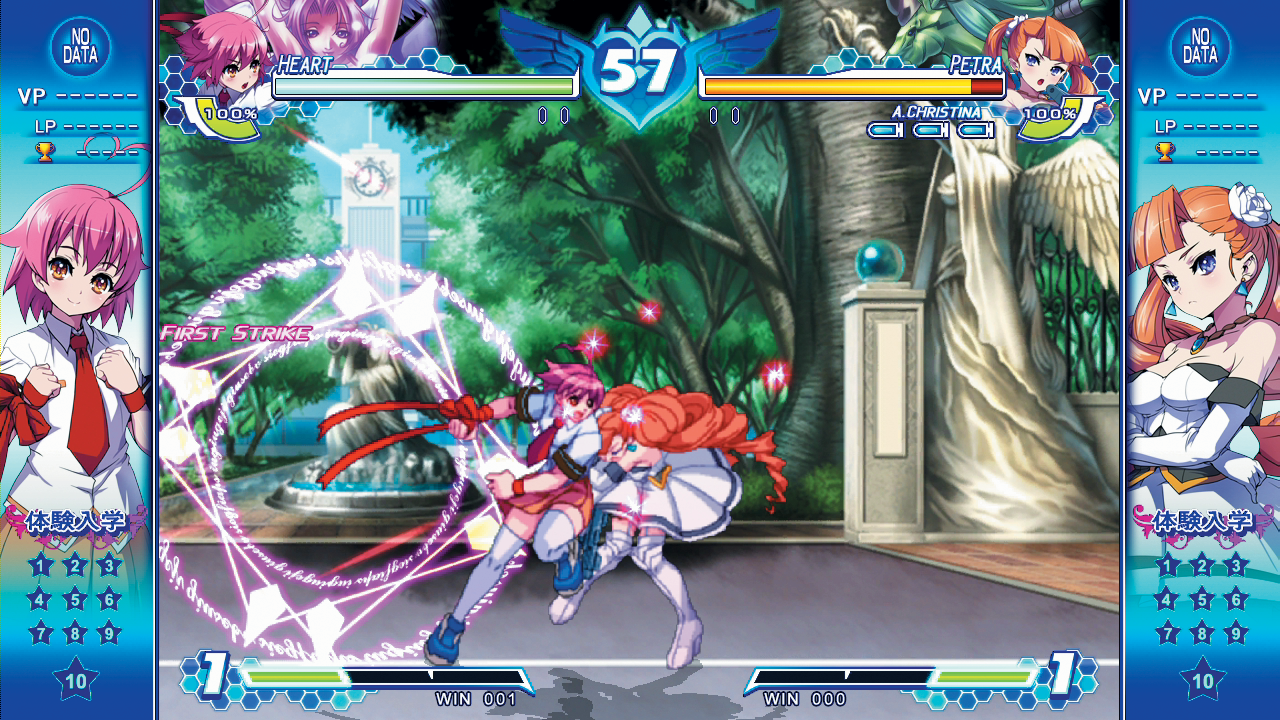
Task: Toggle Heart's first round-count orb
Action: pyautogui.click(x=543, y=116)
